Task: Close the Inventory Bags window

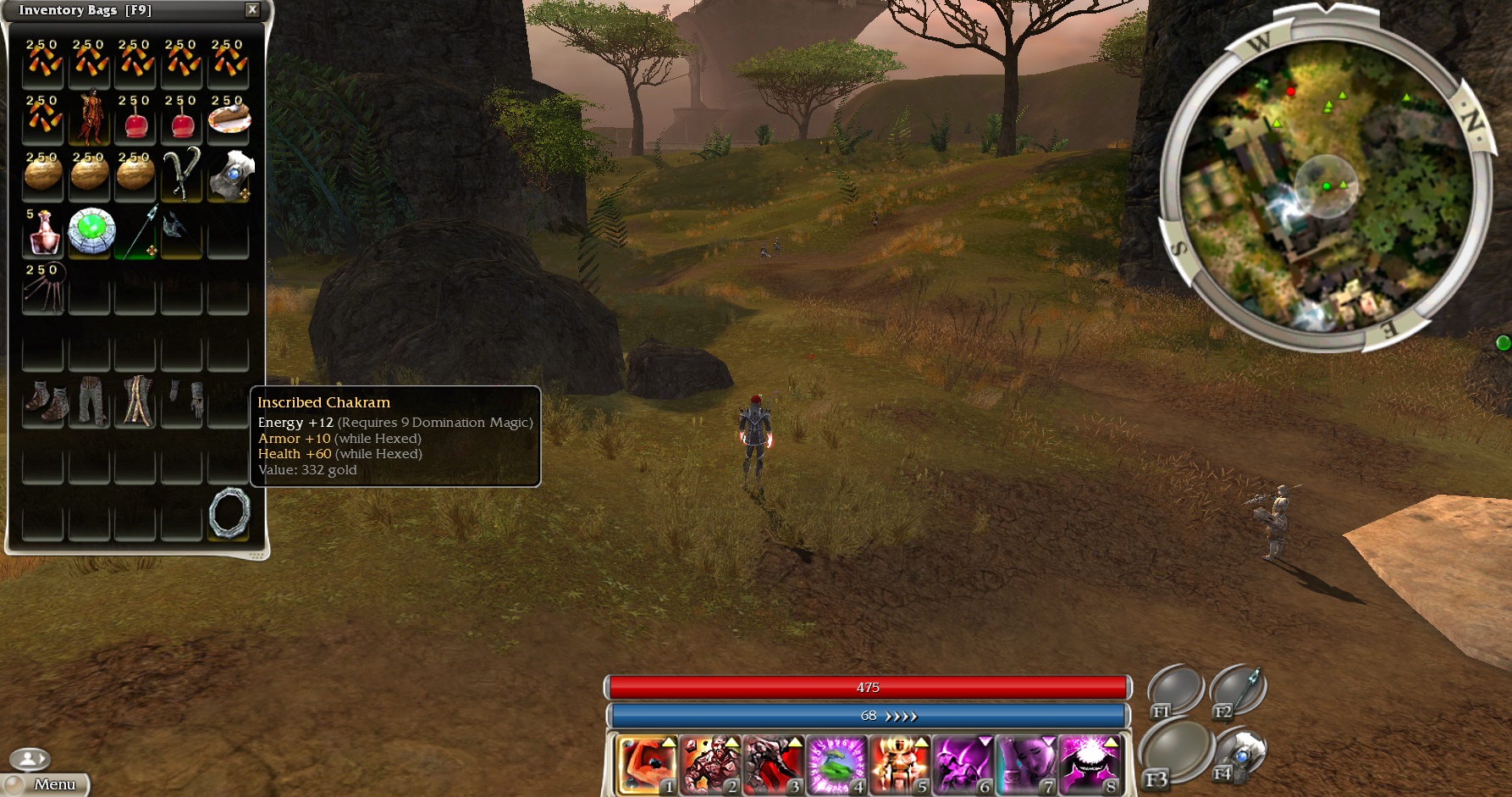Action: [251, 10]
